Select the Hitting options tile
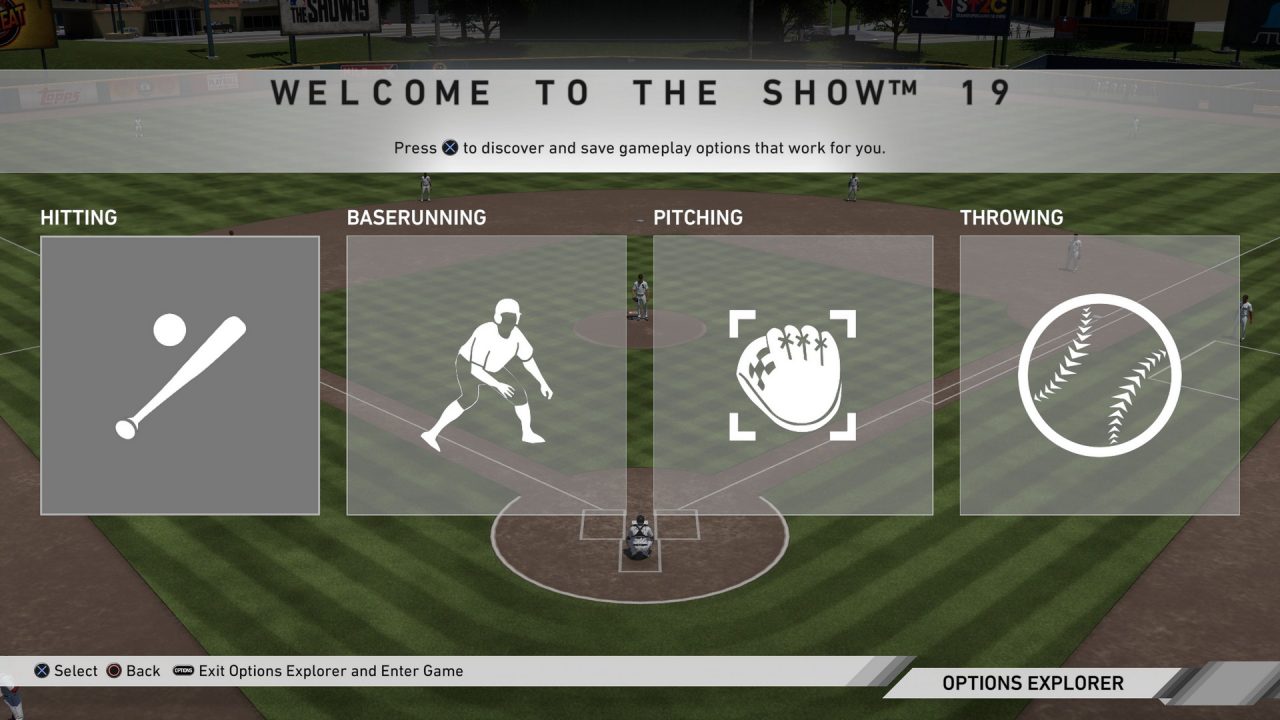 click(x=180, y=375)
